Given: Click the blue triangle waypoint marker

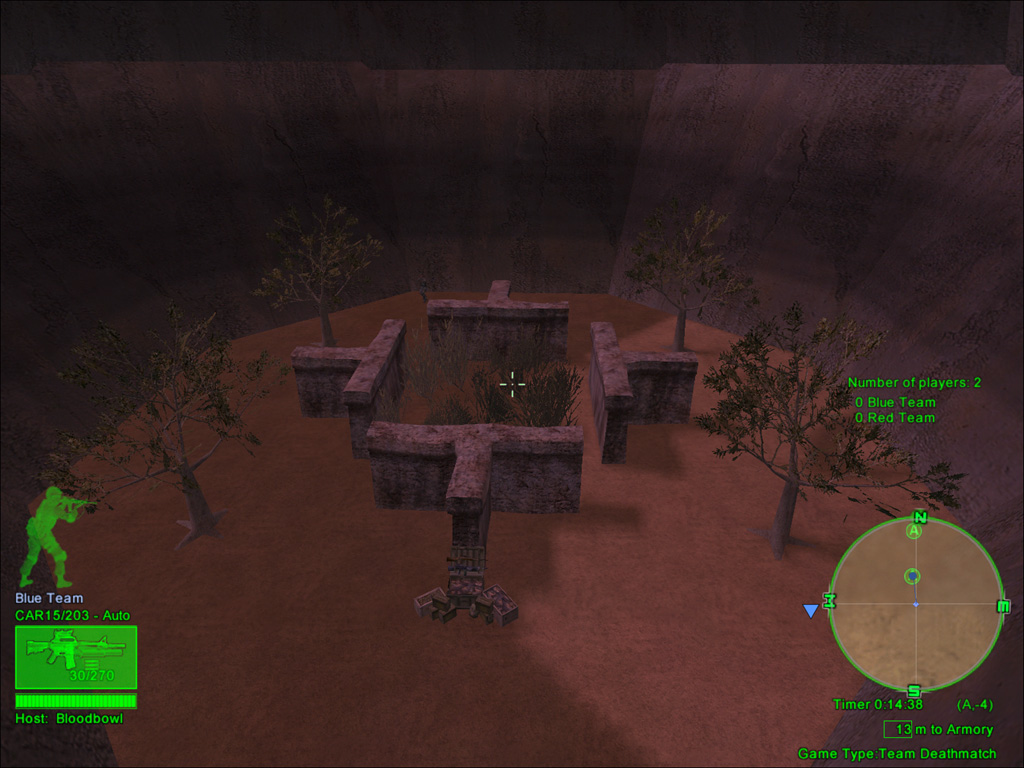Looking at the screenshot, I should (811, 610).
